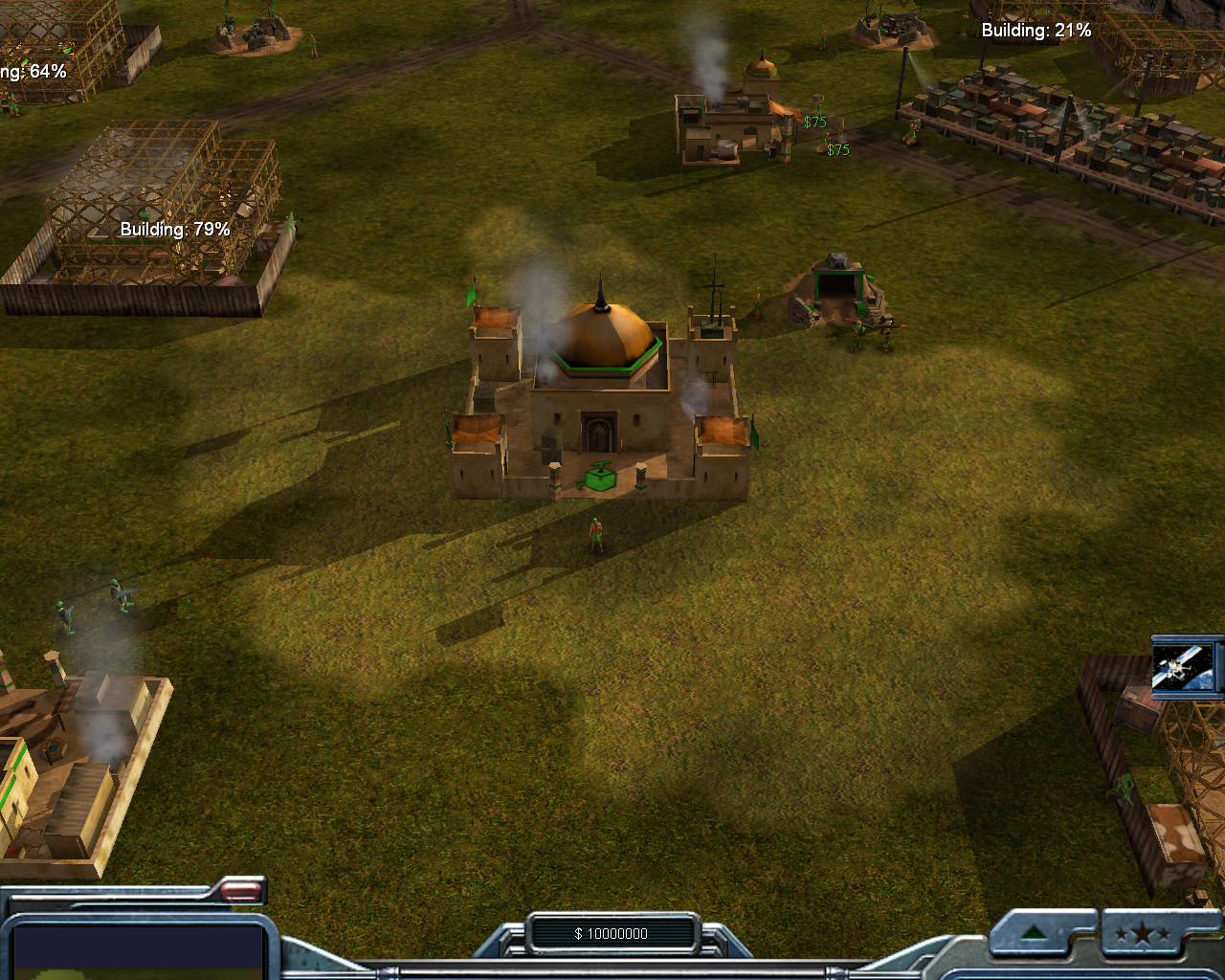1225x980 pixels.
Task: Open the three-star Generals powers button
Action: coord(1141,935)
